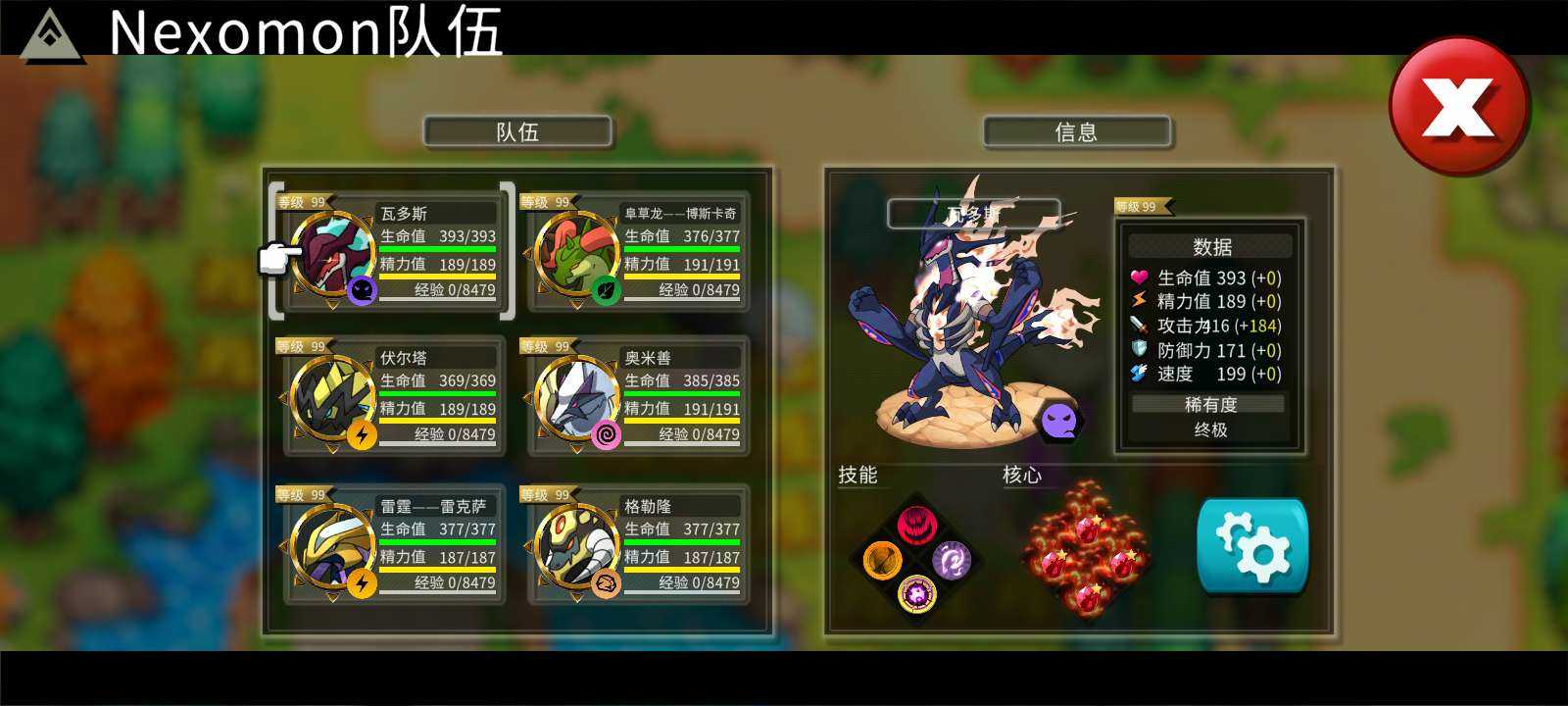Choose 伏尔塔 from the team
Screen dimensions: 1568x706
[394, 396]
